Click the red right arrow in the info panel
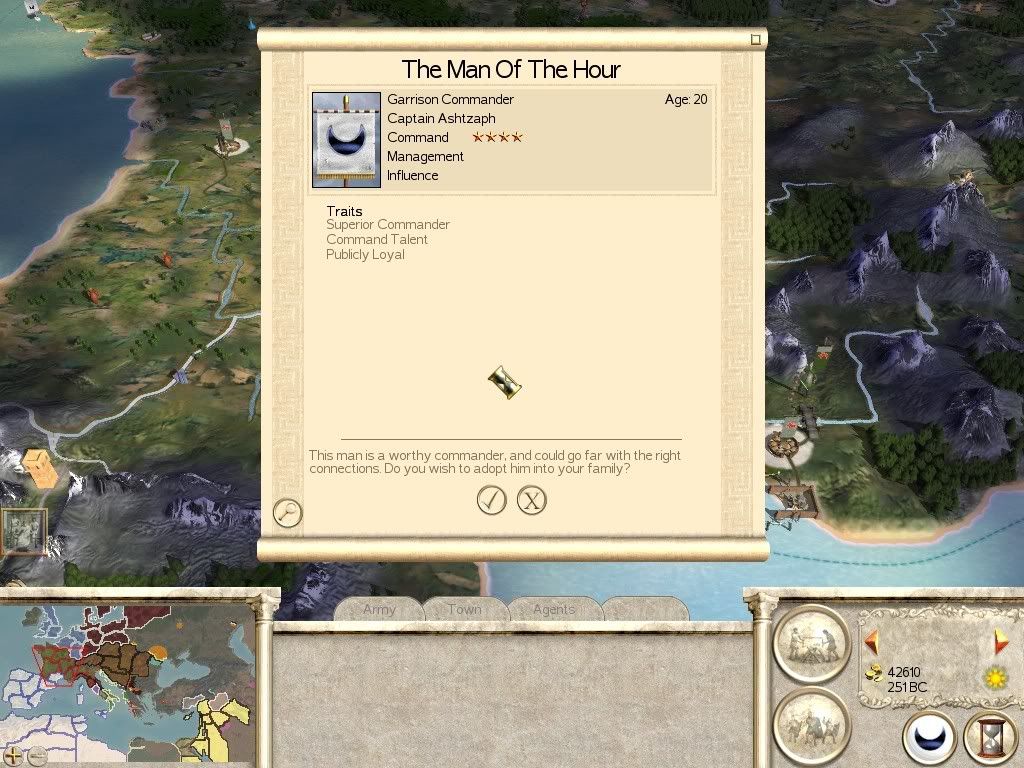The height and width of the screenshot is (768, 1024). point(1000,642)
